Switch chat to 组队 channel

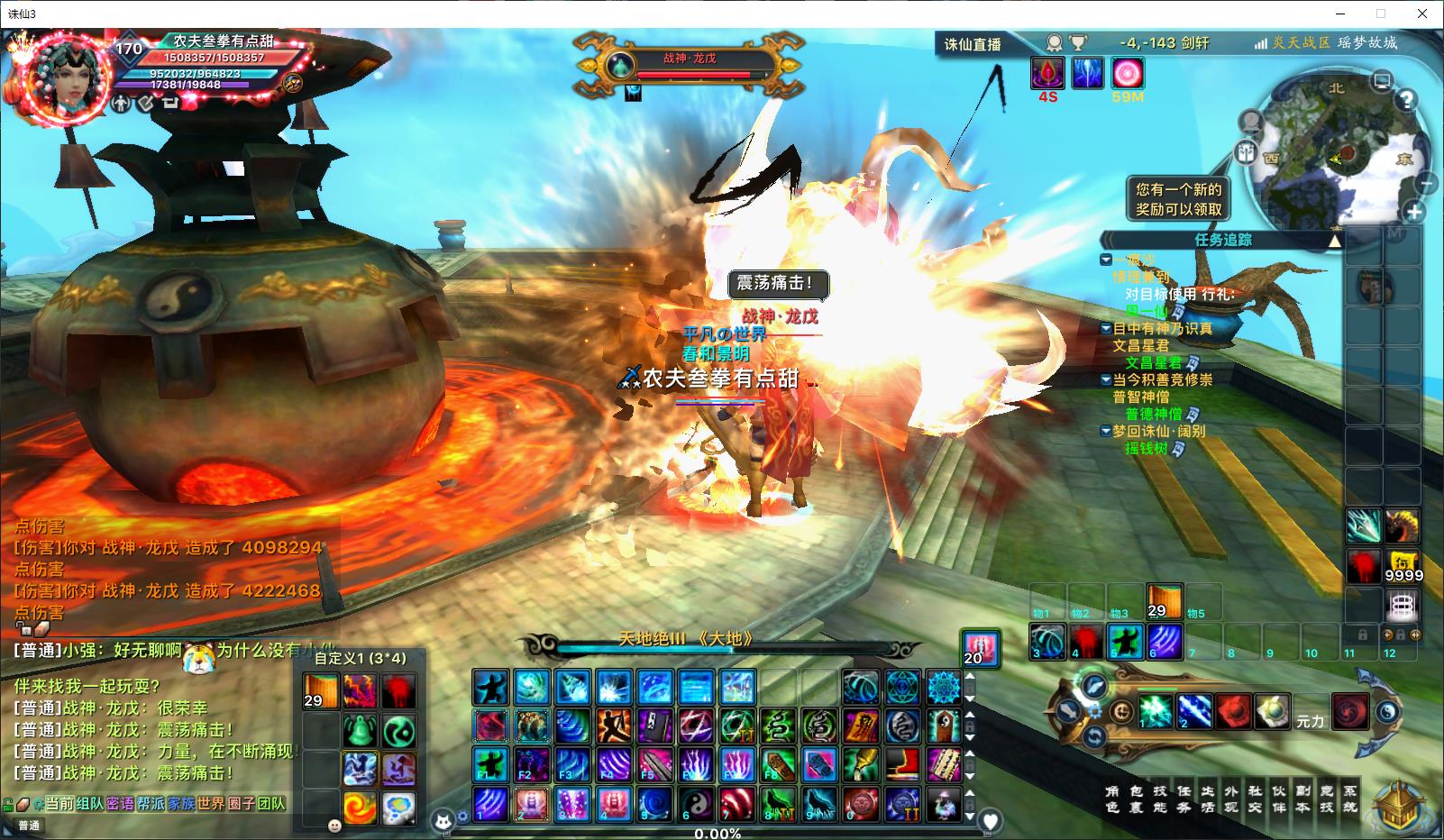(x=90, y=803)
